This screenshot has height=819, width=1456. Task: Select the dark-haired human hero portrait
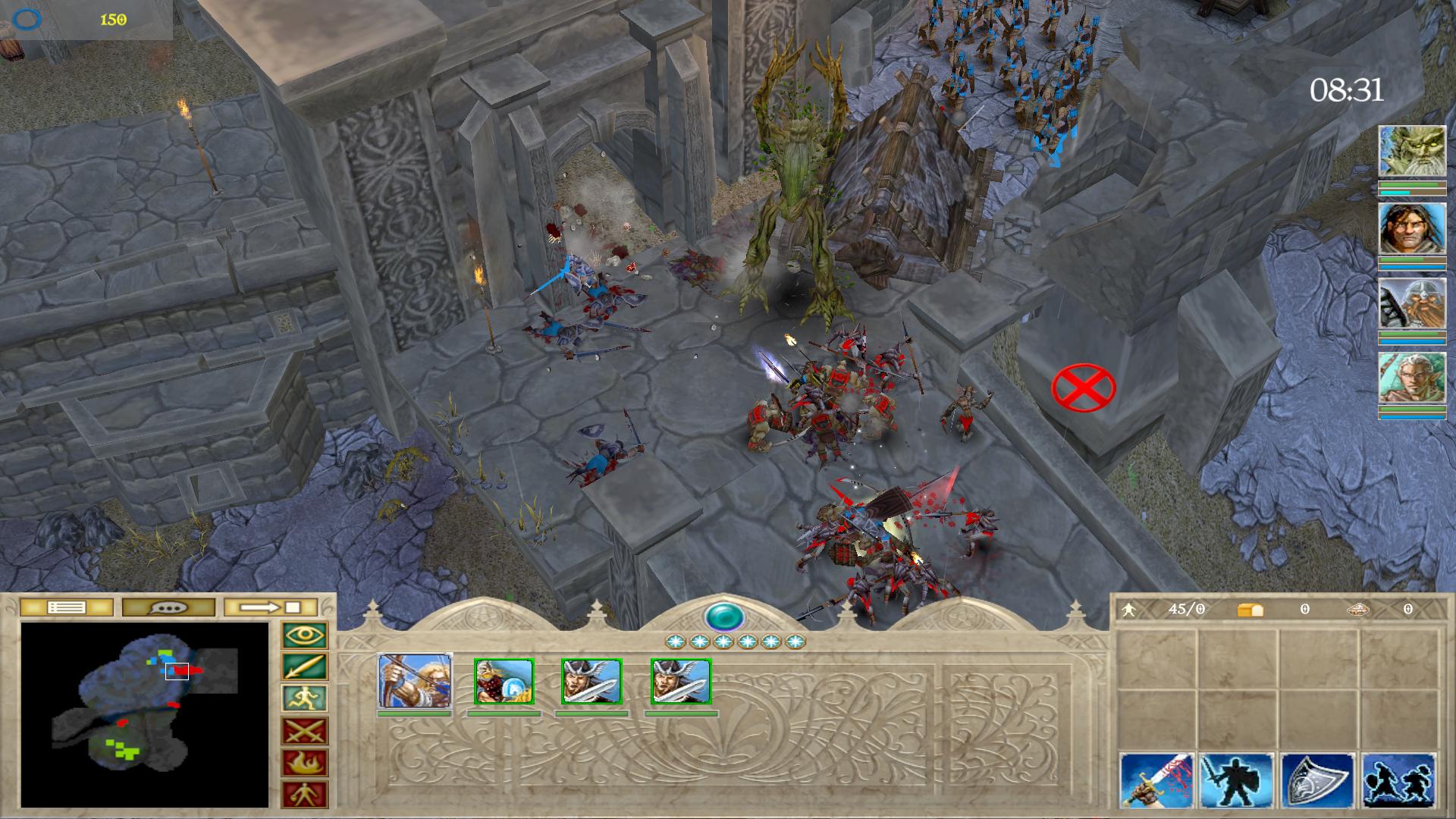[x=1412, y=228]
